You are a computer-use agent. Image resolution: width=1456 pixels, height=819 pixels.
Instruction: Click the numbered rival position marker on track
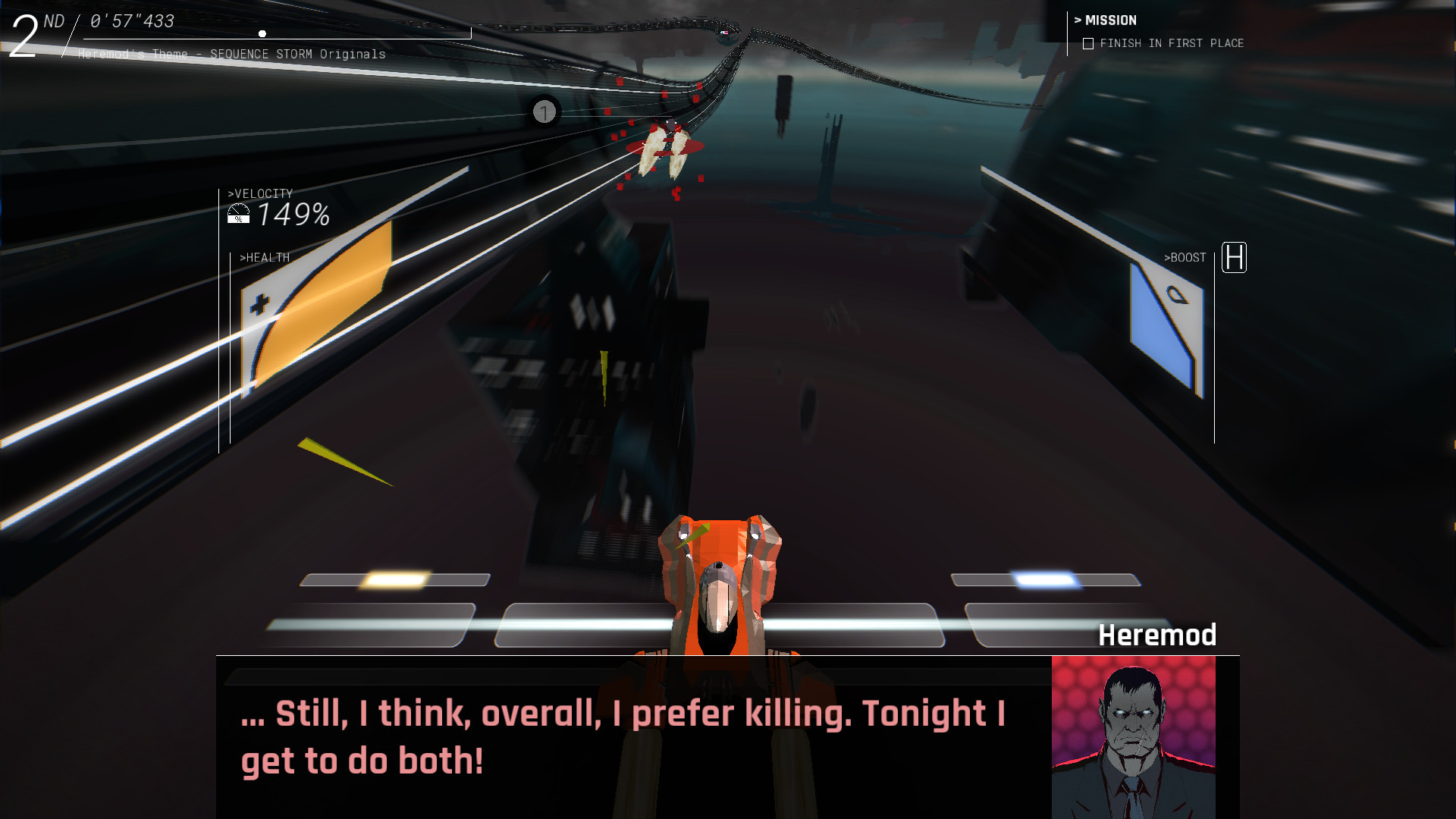click(x=544, y=112)
